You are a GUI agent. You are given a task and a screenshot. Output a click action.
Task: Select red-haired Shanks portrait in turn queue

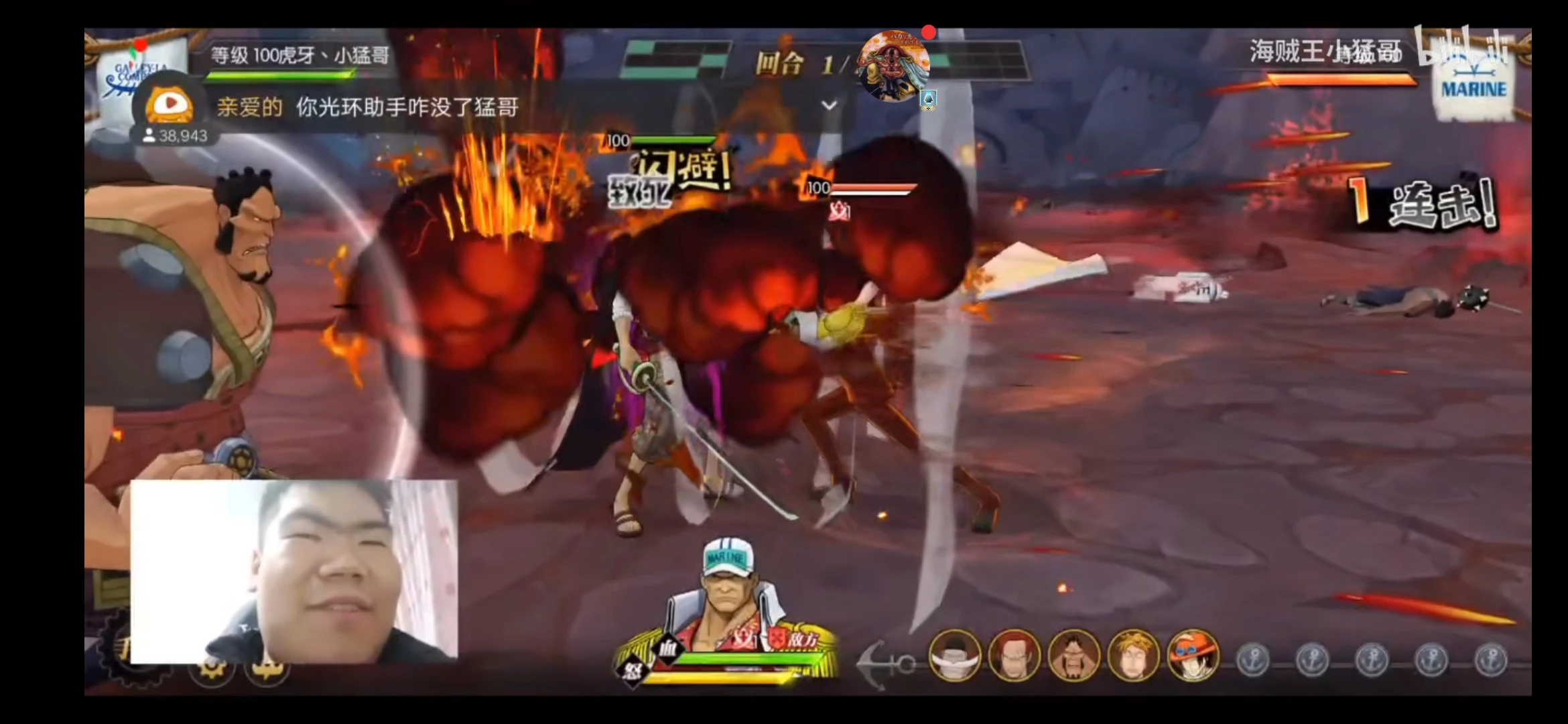point(1014,656)
